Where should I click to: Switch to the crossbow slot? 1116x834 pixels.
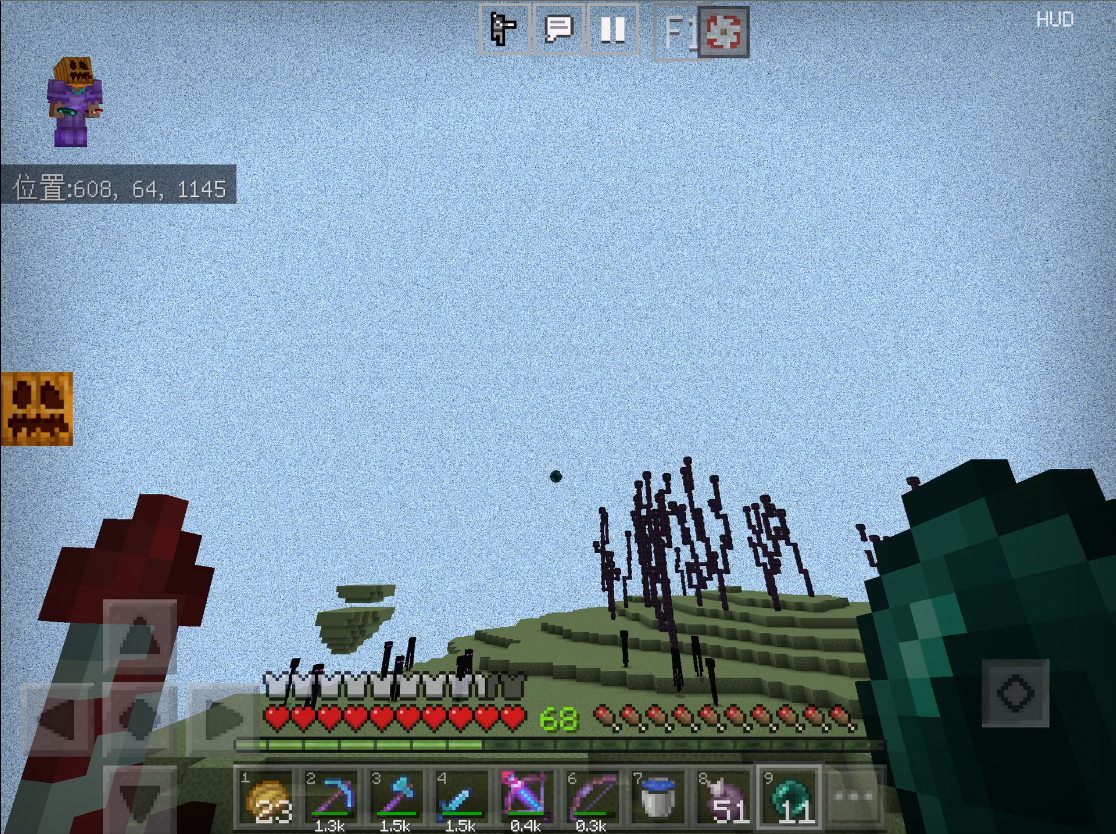click(526, 797)
